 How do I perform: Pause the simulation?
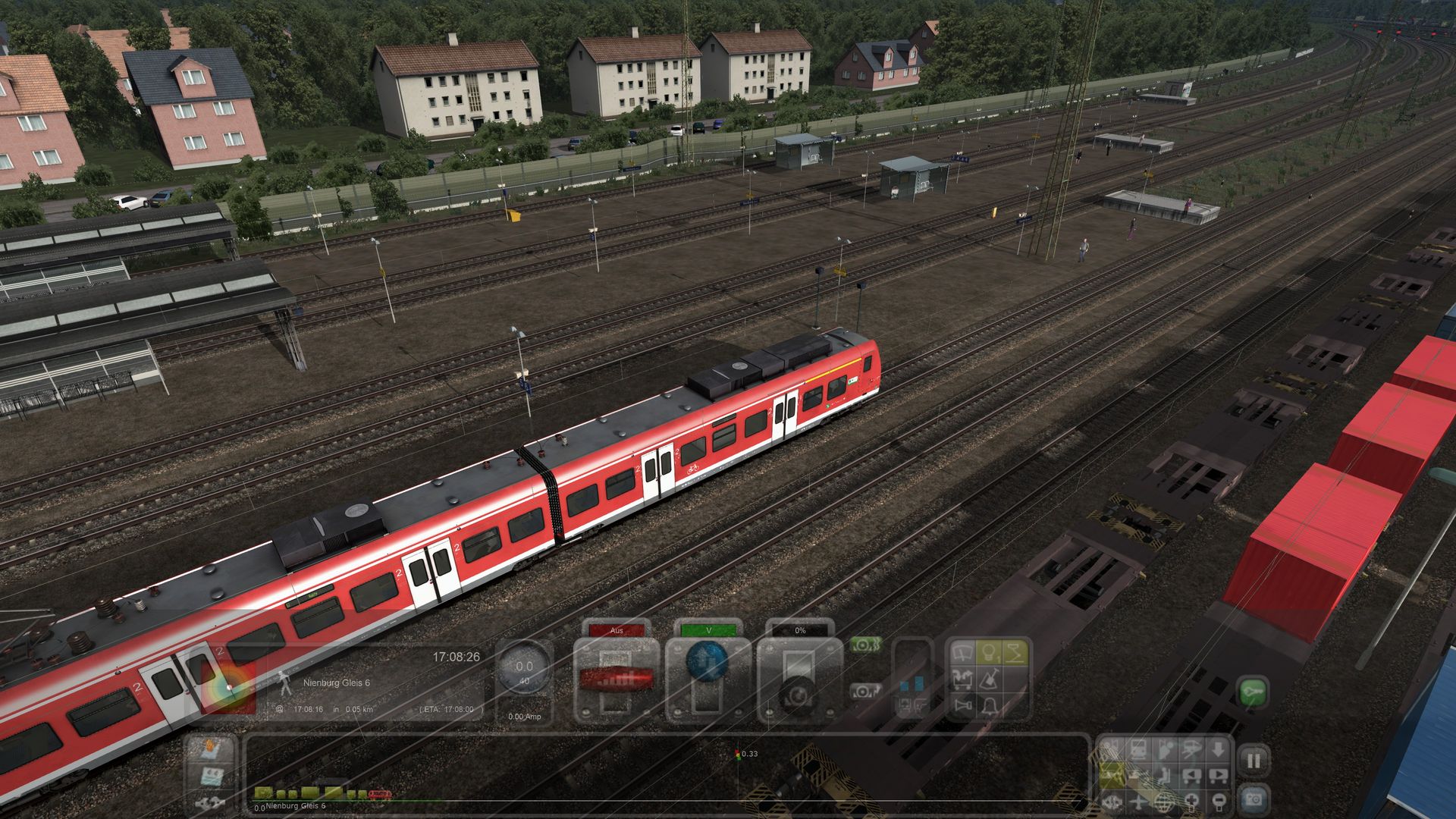tap(1254, 761)
